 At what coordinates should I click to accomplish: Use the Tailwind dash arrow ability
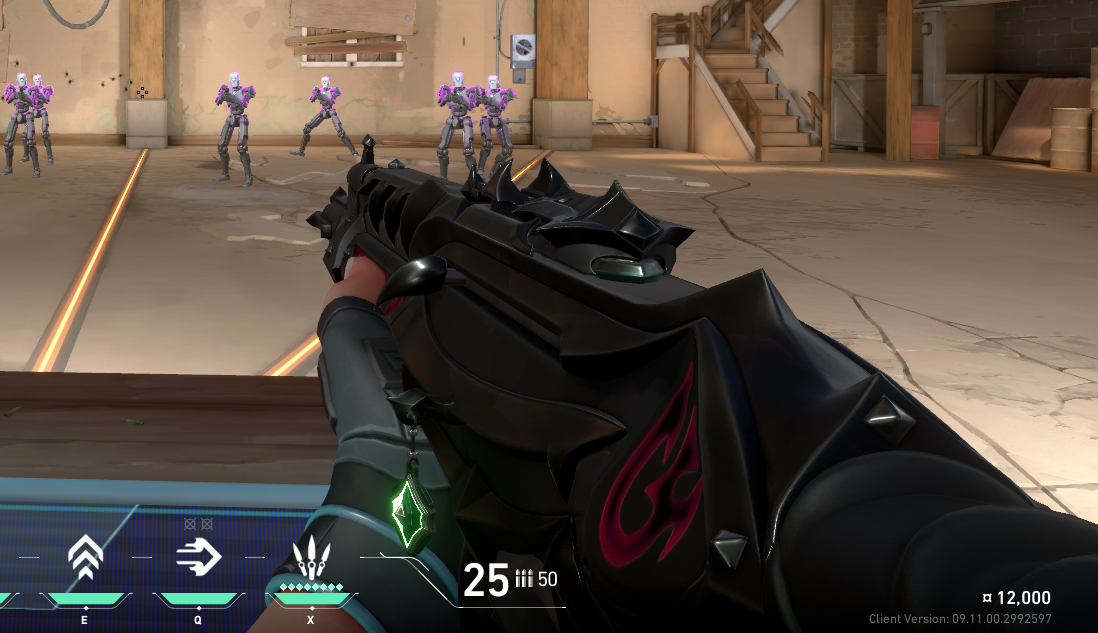pos(198,556)
